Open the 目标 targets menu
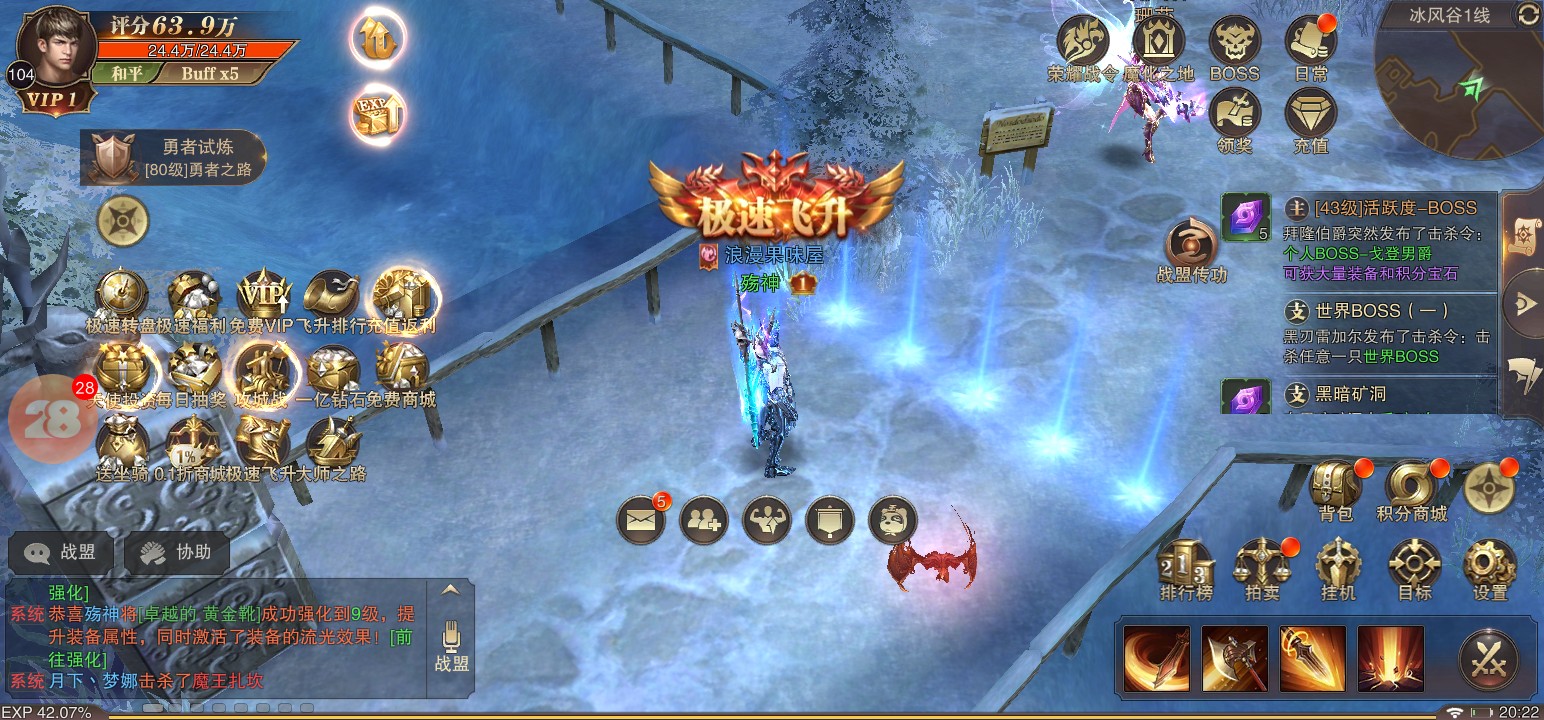The height and width of the screenshot is (720, 1544). point(1414,566)
